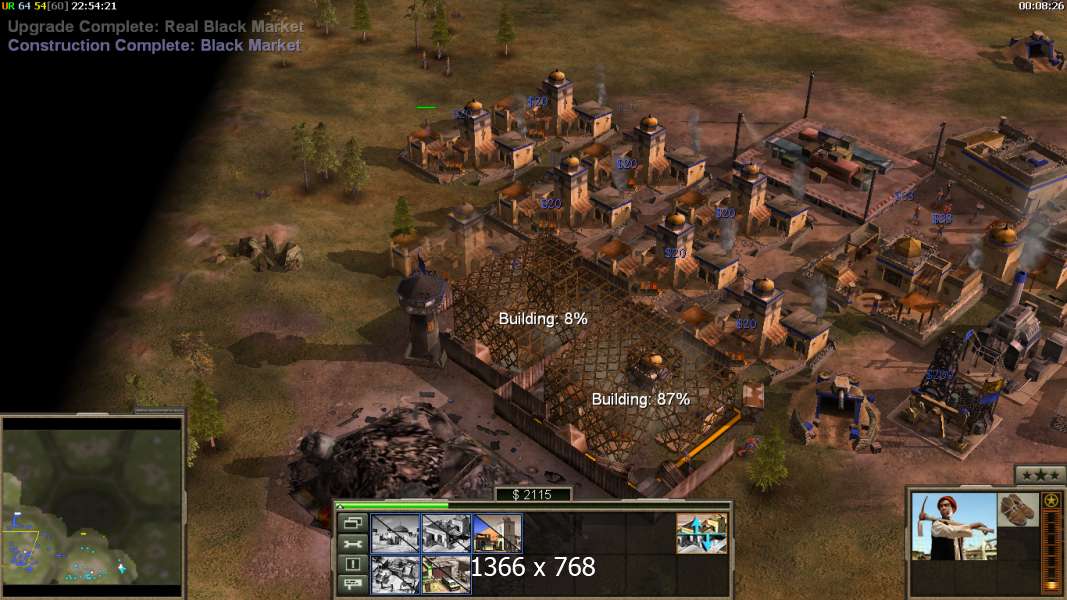Click the blue arrows building icon
Viewport: 1067px width, 600px height.
click(701, 533)
